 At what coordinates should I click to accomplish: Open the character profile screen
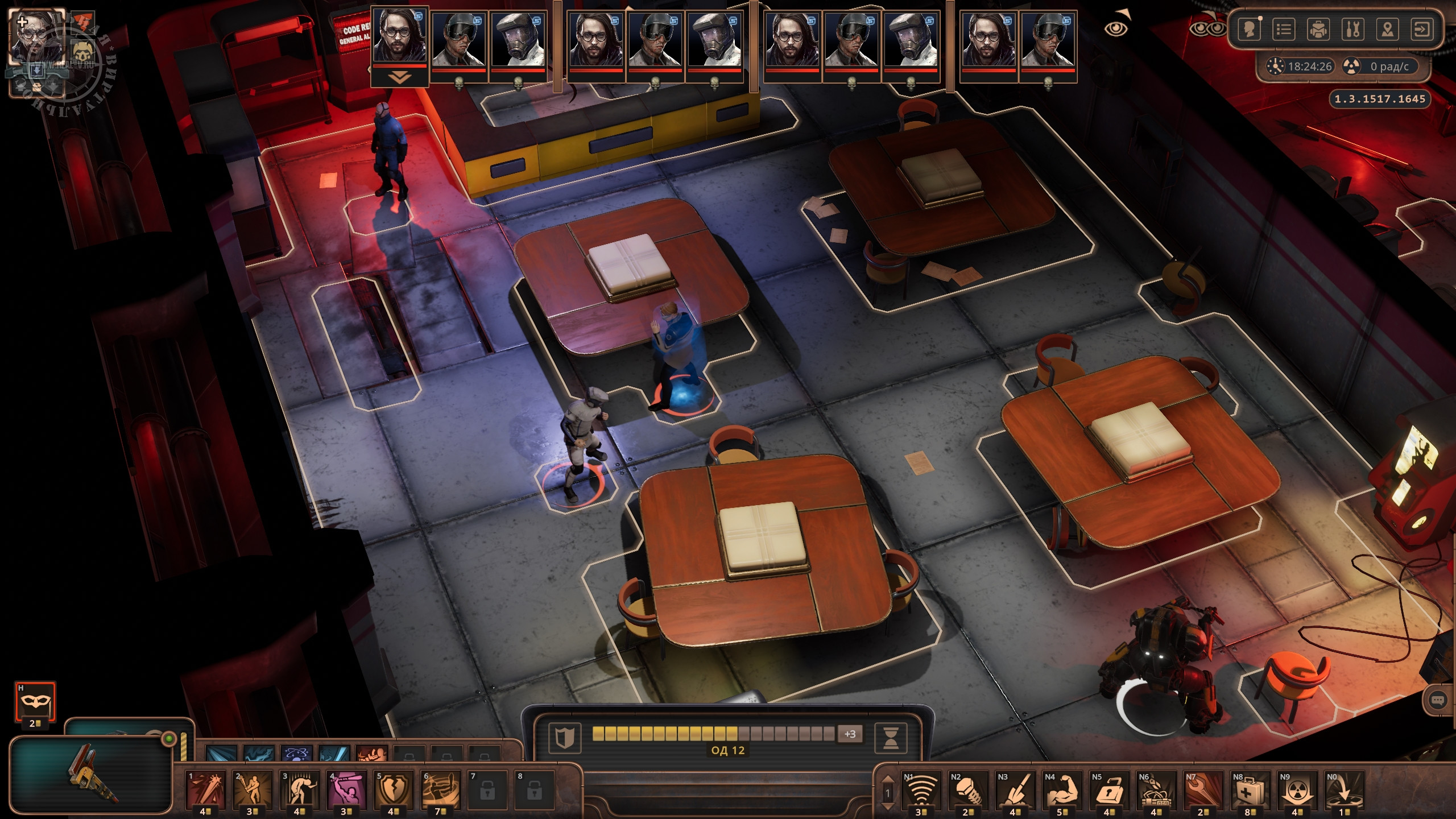(x=1249, y=30)
